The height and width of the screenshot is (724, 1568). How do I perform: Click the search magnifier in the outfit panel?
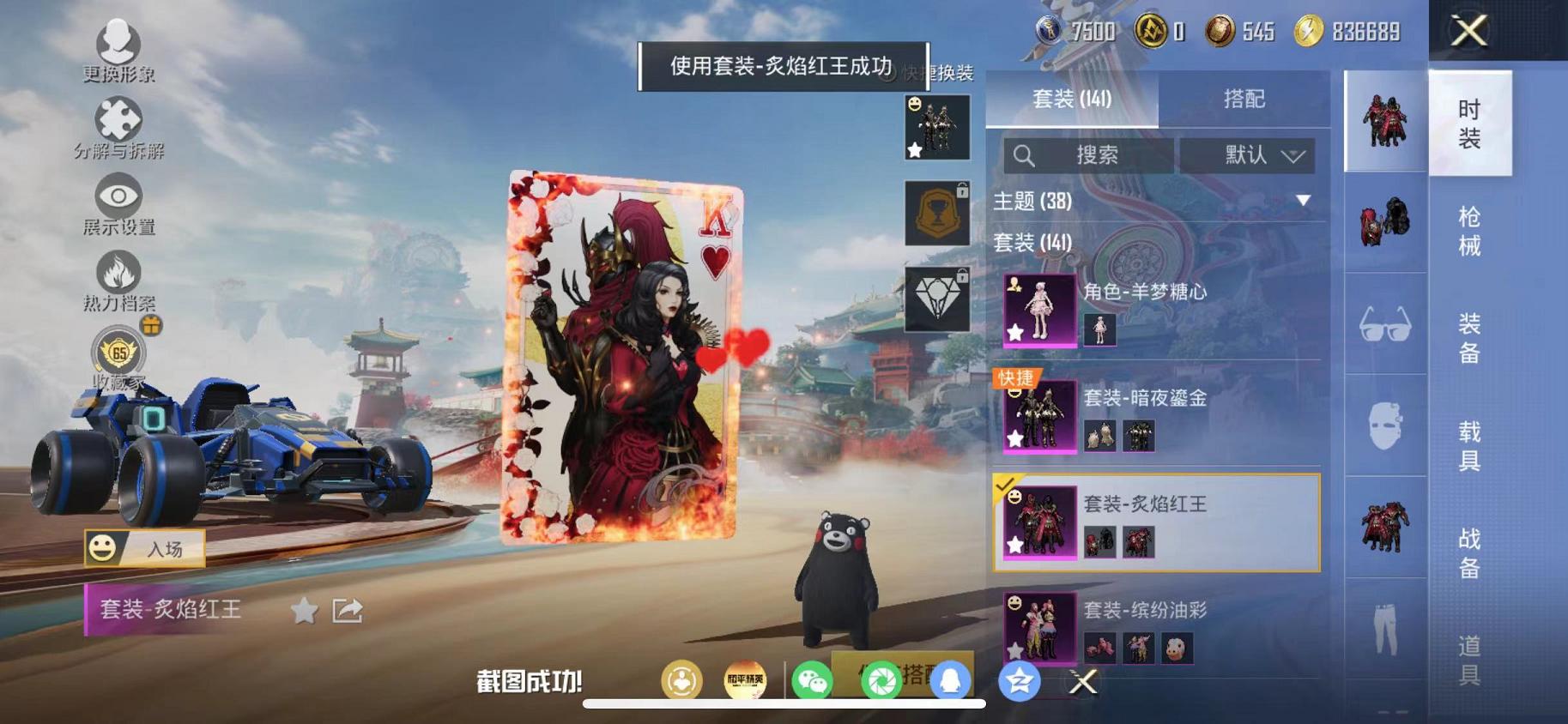click(x=1024, y=156)
